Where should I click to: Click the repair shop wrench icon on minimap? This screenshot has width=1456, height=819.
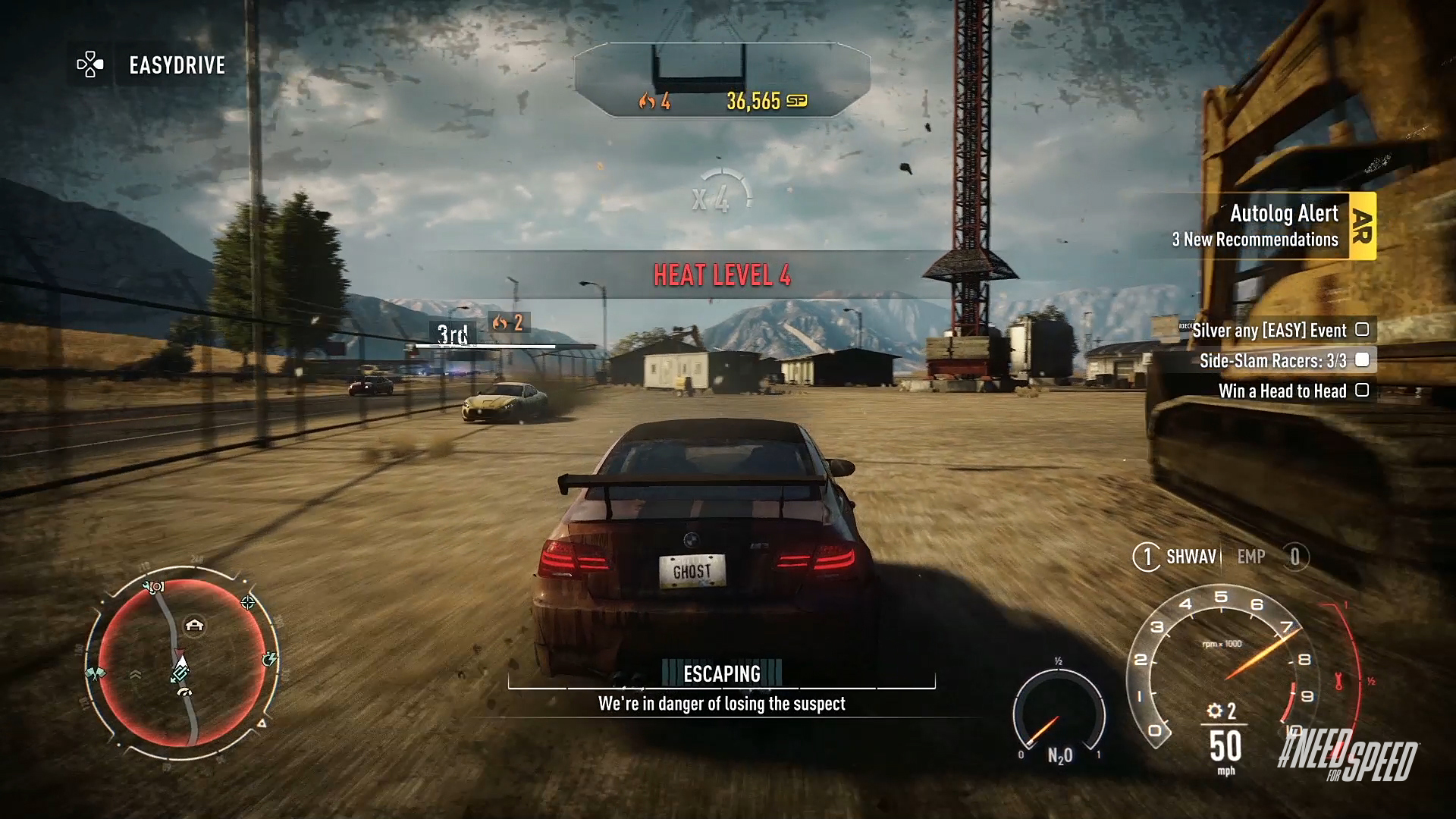(x=152, y=585)
